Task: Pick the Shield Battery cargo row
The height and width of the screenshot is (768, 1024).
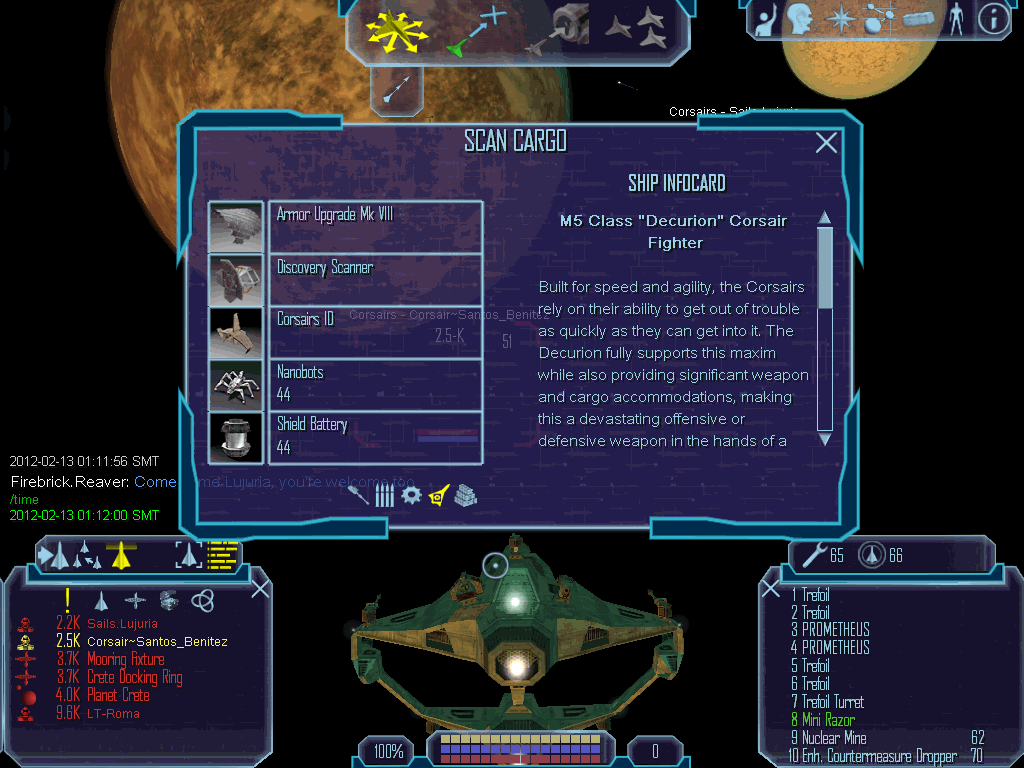Action: (375, 437)
